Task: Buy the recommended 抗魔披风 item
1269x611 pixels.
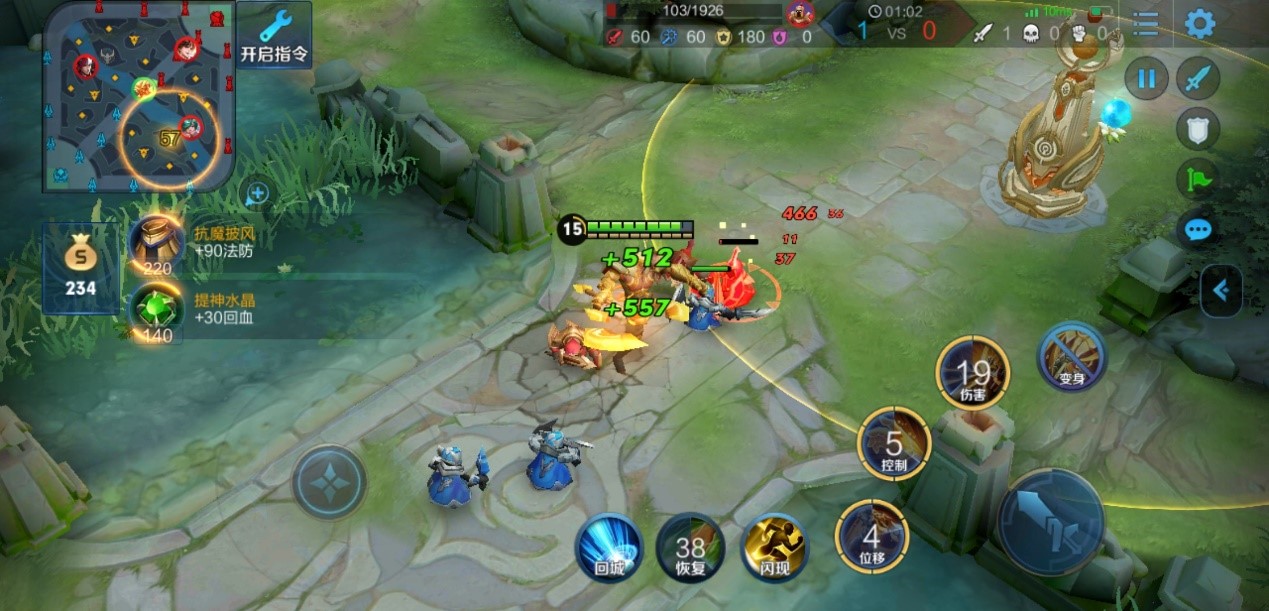Action: [156, 243]
